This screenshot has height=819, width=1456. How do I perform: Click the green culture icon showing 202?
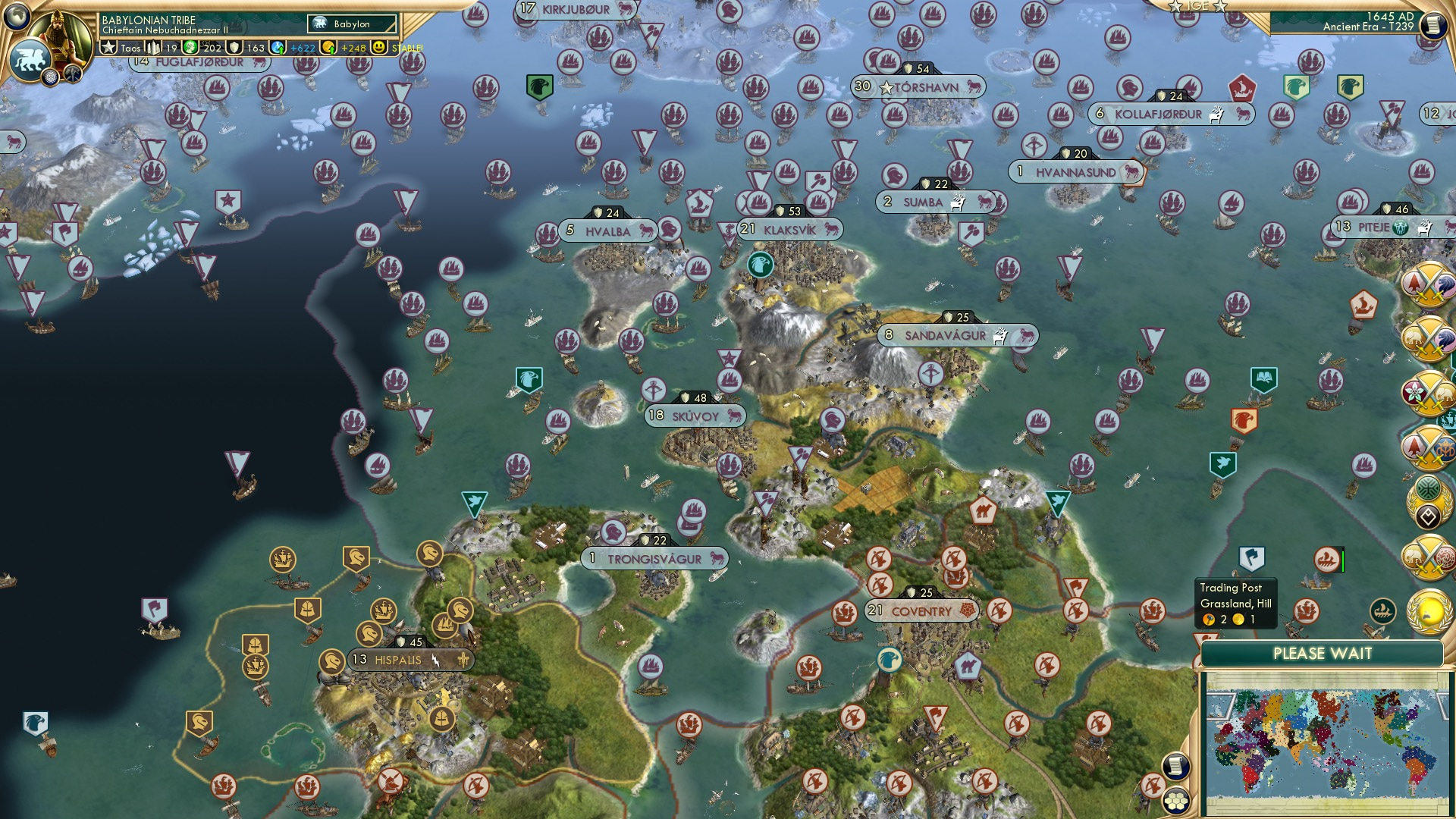pyautogui.click(x=190, y=47)
